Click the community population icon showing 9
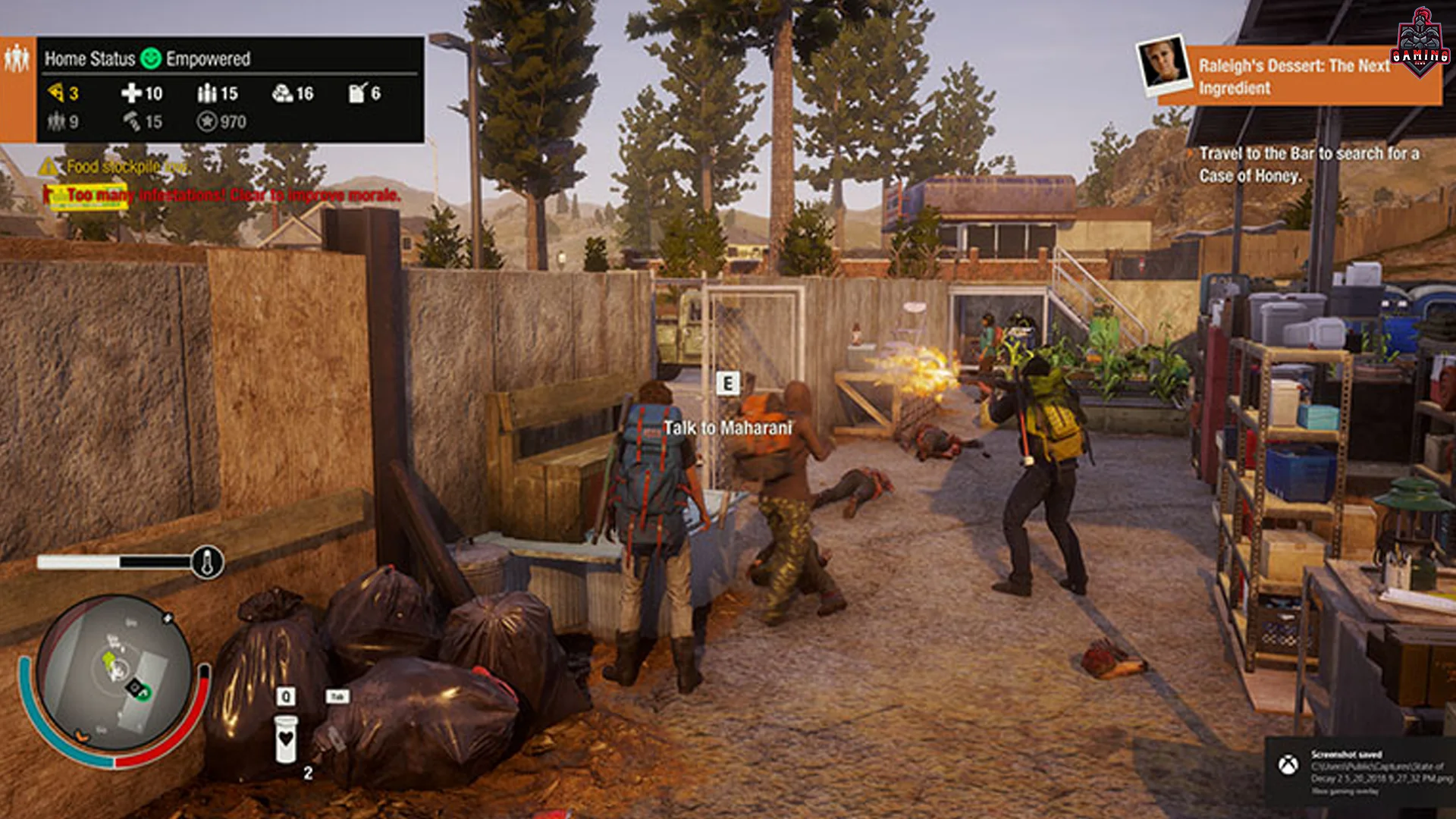 (x=56, y=120)
